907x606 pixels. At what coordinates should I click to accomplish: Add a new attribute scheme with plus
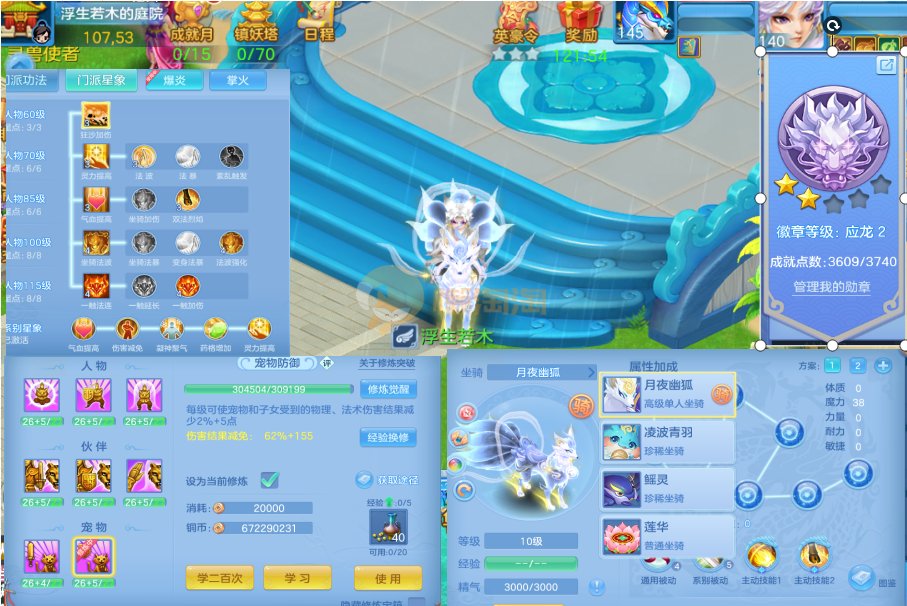(x=882, y=366)
